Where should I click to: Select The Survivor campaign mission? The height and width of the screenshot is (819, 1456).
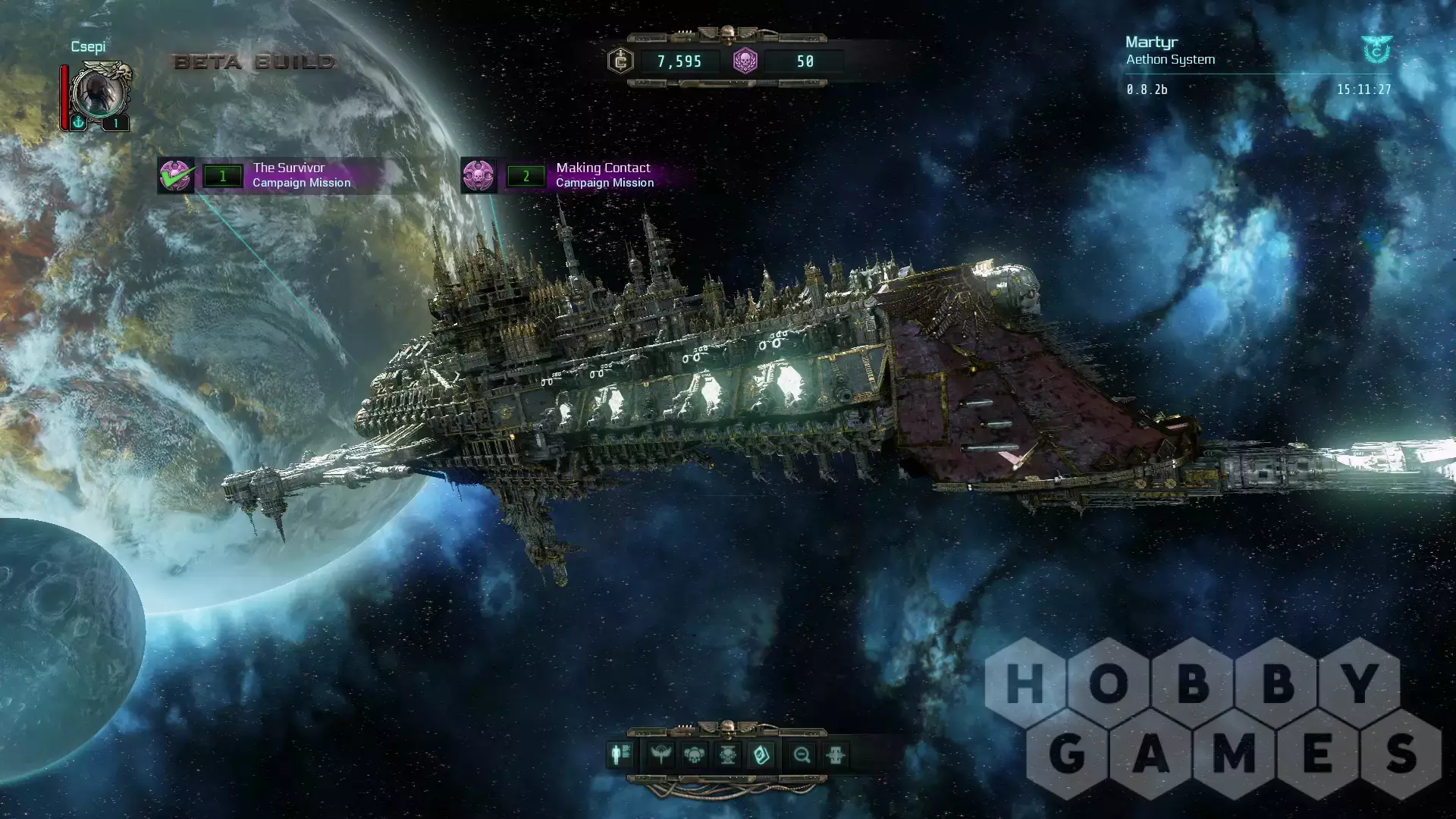pyautogui.click(x=288, y=175)
